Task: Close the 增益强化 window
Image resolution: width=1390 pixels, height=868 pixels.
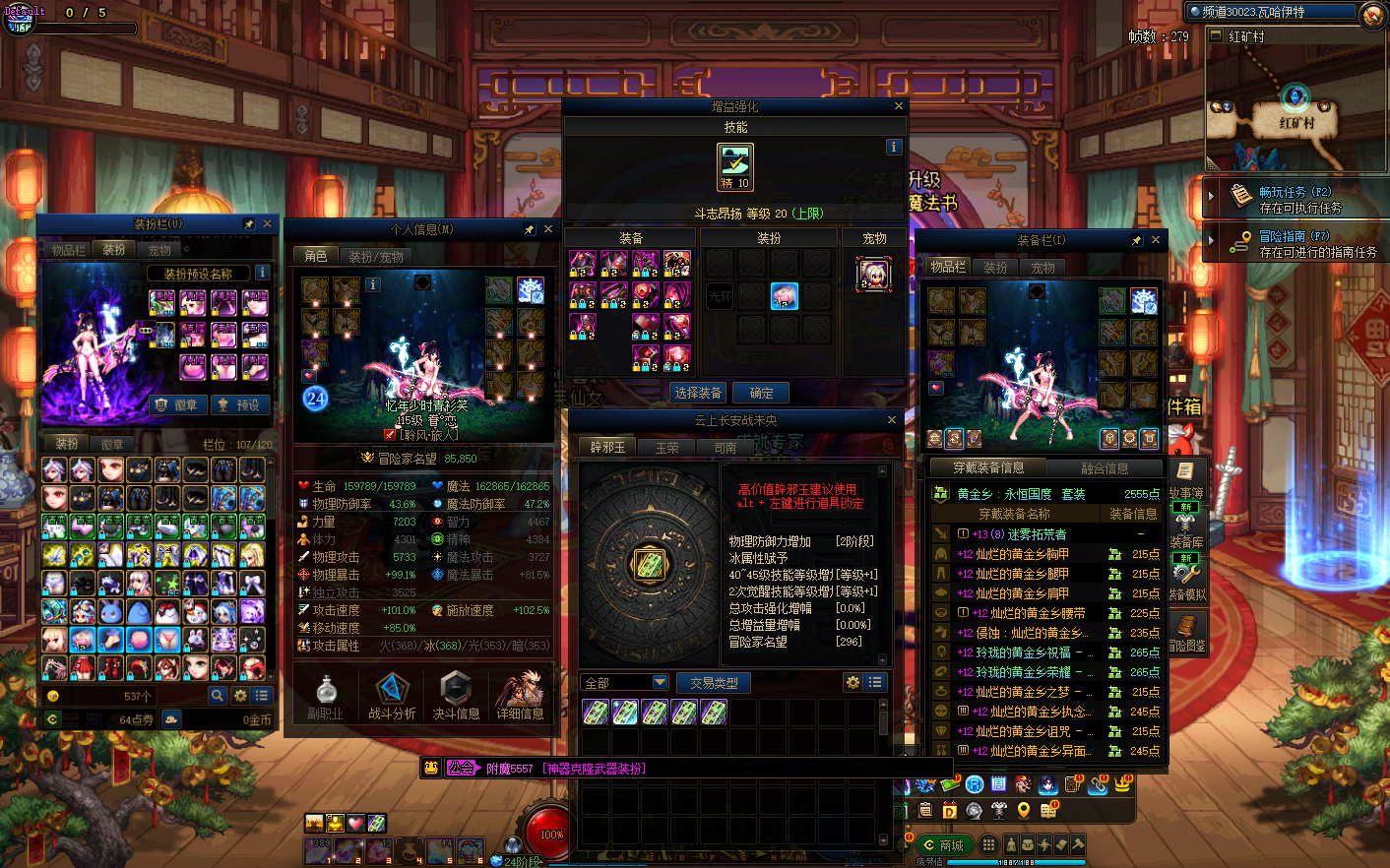Action: [898, 106]
